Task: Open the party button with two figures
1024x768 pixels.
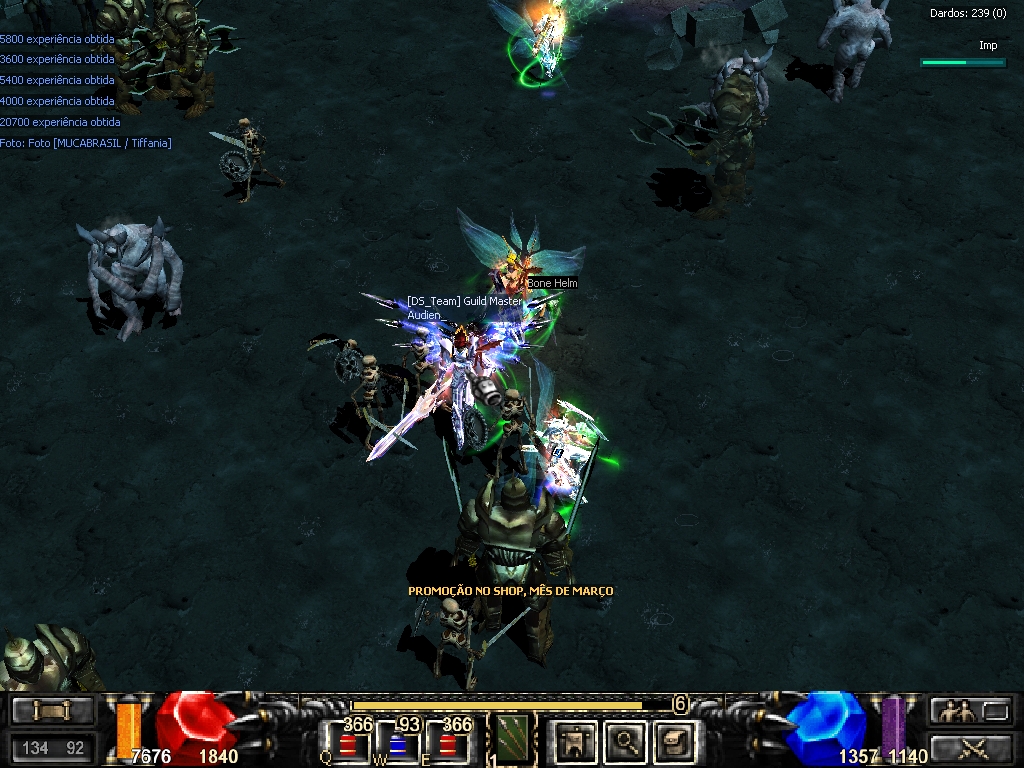Action: pos(953,711)
